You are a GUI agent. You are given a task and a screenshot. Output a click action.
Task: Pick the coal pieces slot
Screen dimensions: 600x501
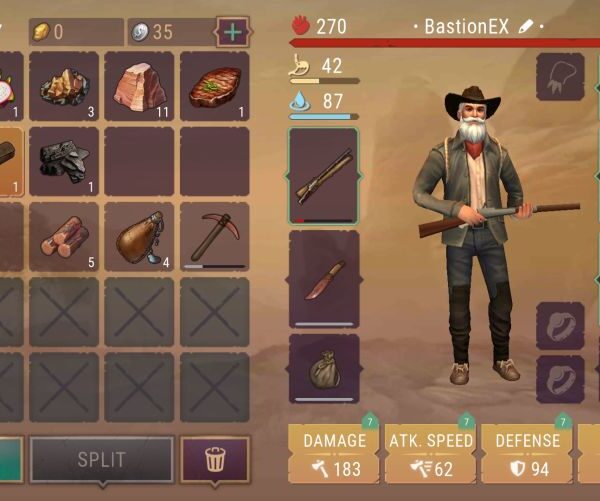(x=63, y=161)
